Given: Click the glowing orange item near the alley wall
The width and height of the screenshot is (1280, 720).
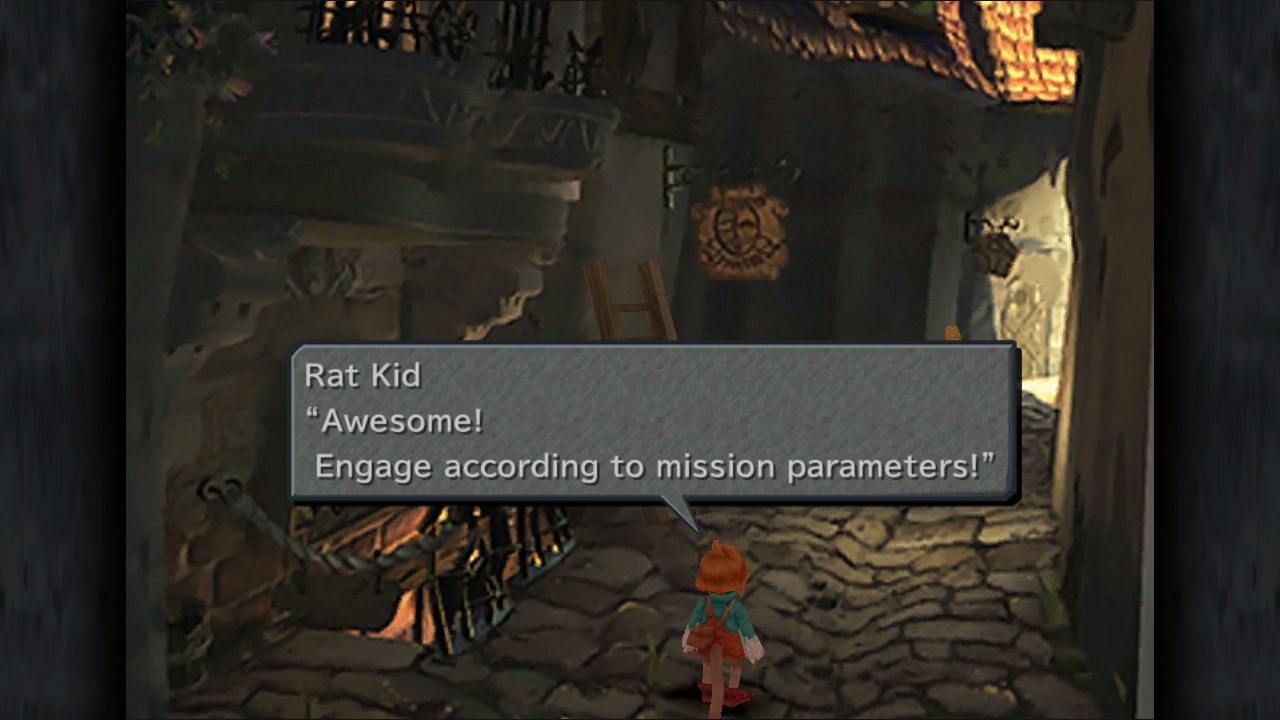Looking at the screenshot, I should [x=950, y=330].
